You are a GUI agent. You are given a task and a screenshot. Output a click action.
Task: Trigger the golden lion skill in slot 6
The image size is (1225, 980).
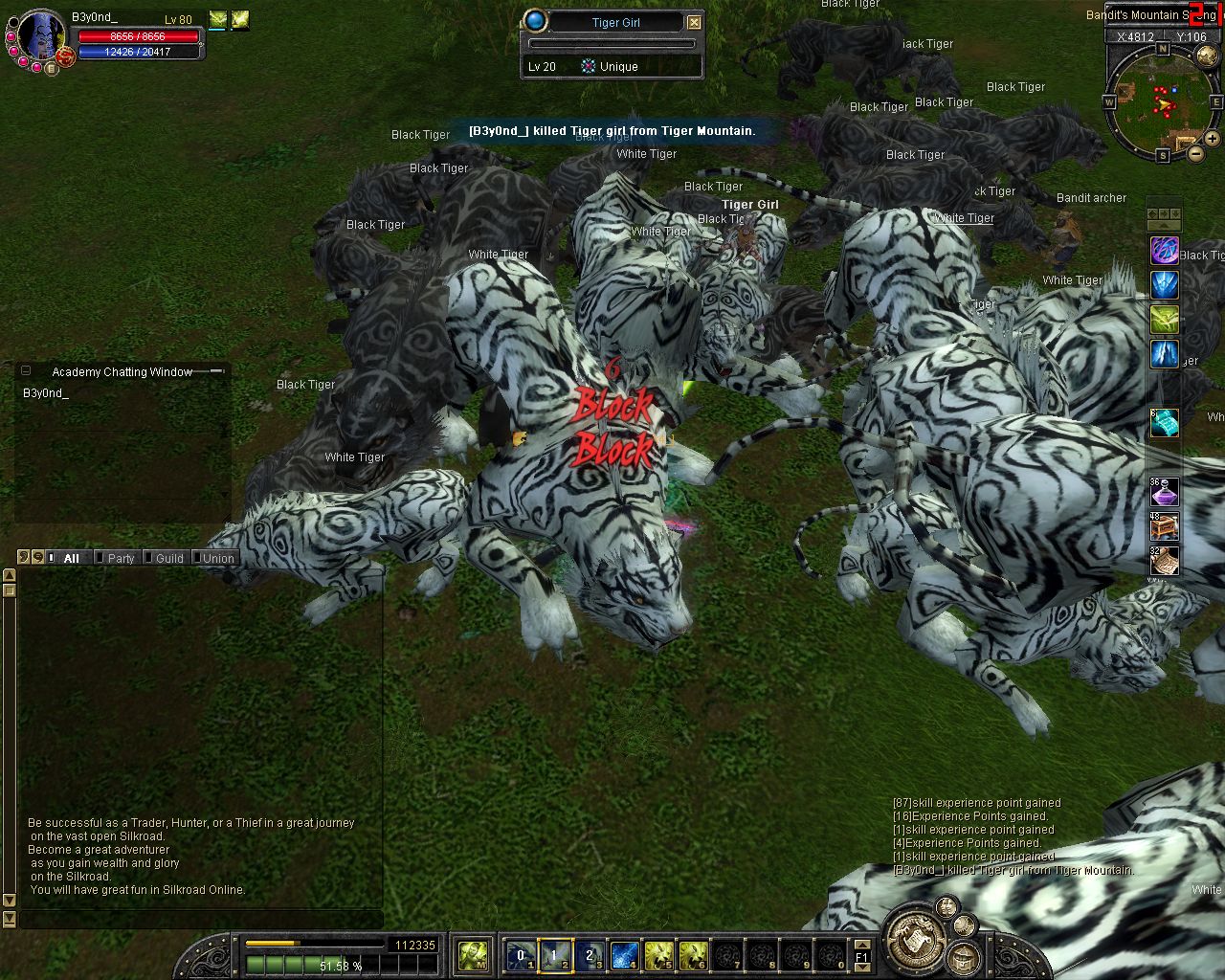coord(693,955)
